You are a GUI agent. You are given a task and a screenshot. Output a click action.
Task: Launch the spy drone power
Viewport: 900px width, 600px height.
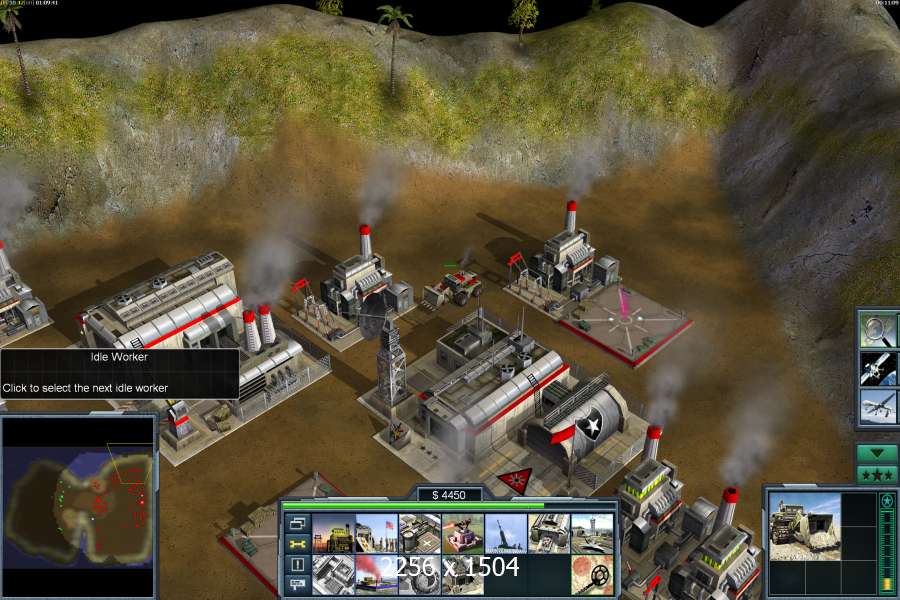(x=878, y=406)
